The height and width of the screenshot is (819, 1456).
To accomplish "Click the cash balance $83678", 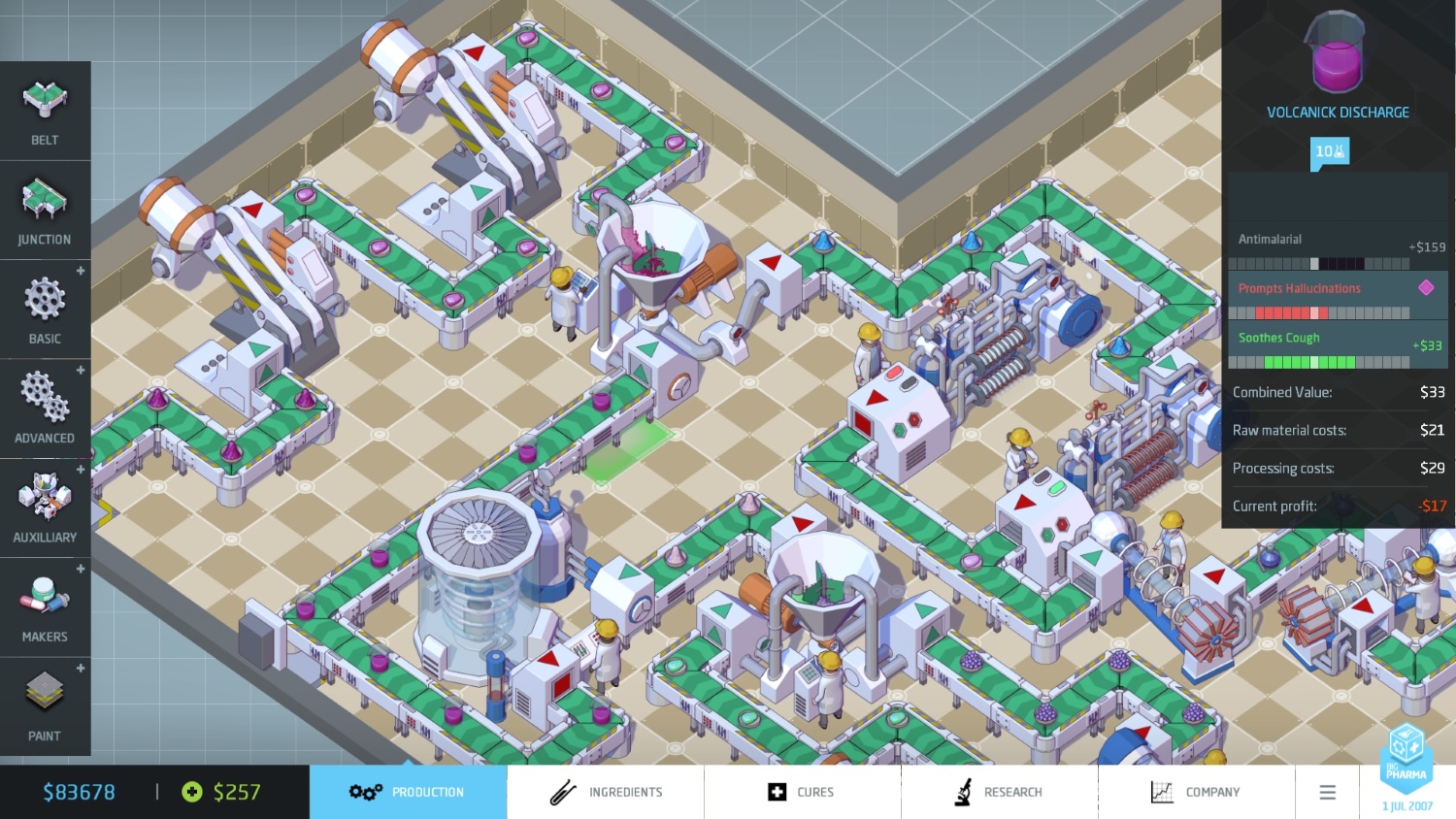I will click(x=80, y=792).
